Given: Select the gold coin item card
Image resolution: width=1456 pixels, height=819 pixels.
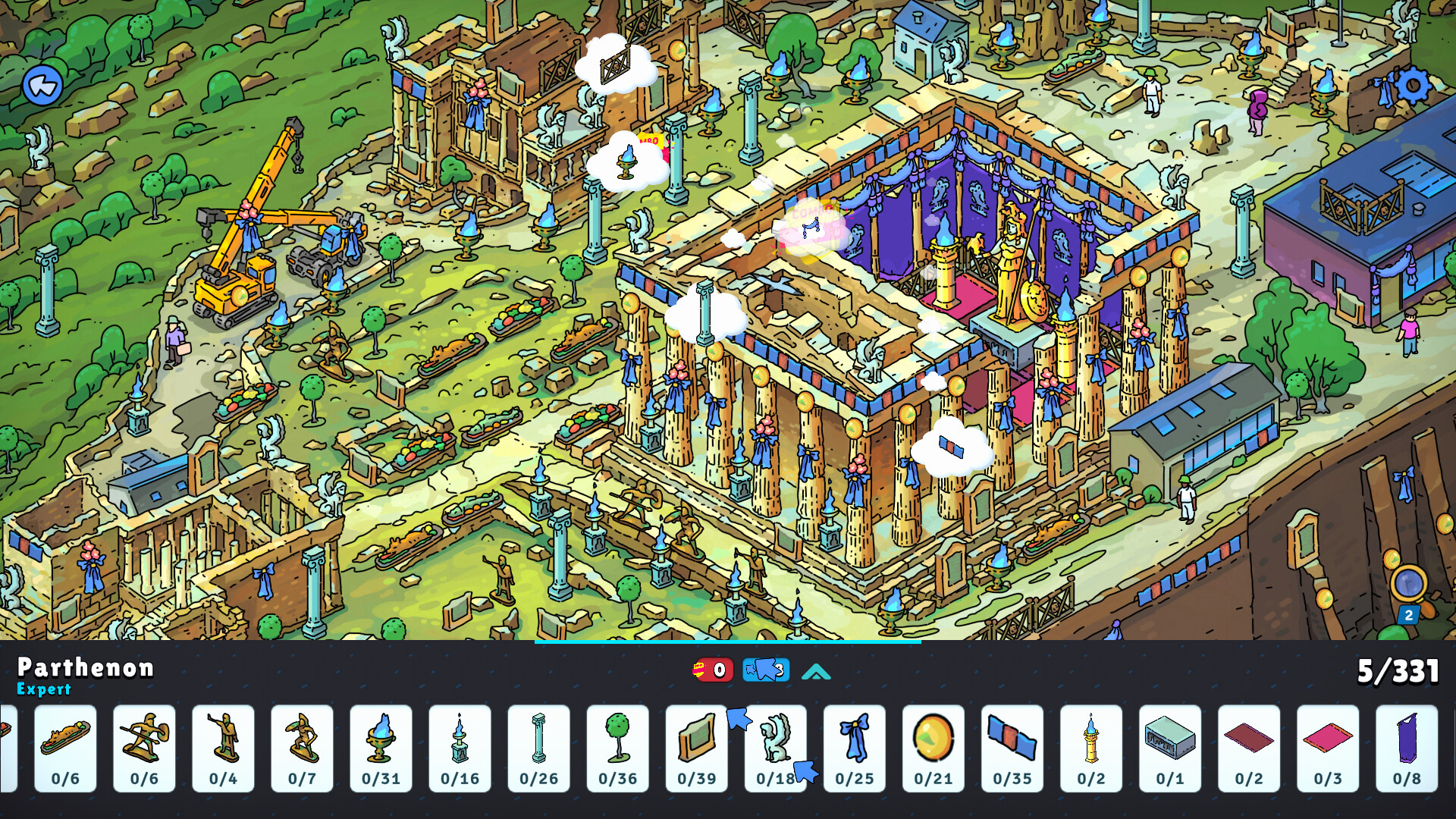Looking at the screenshot, I should click(x=934, y=747).
